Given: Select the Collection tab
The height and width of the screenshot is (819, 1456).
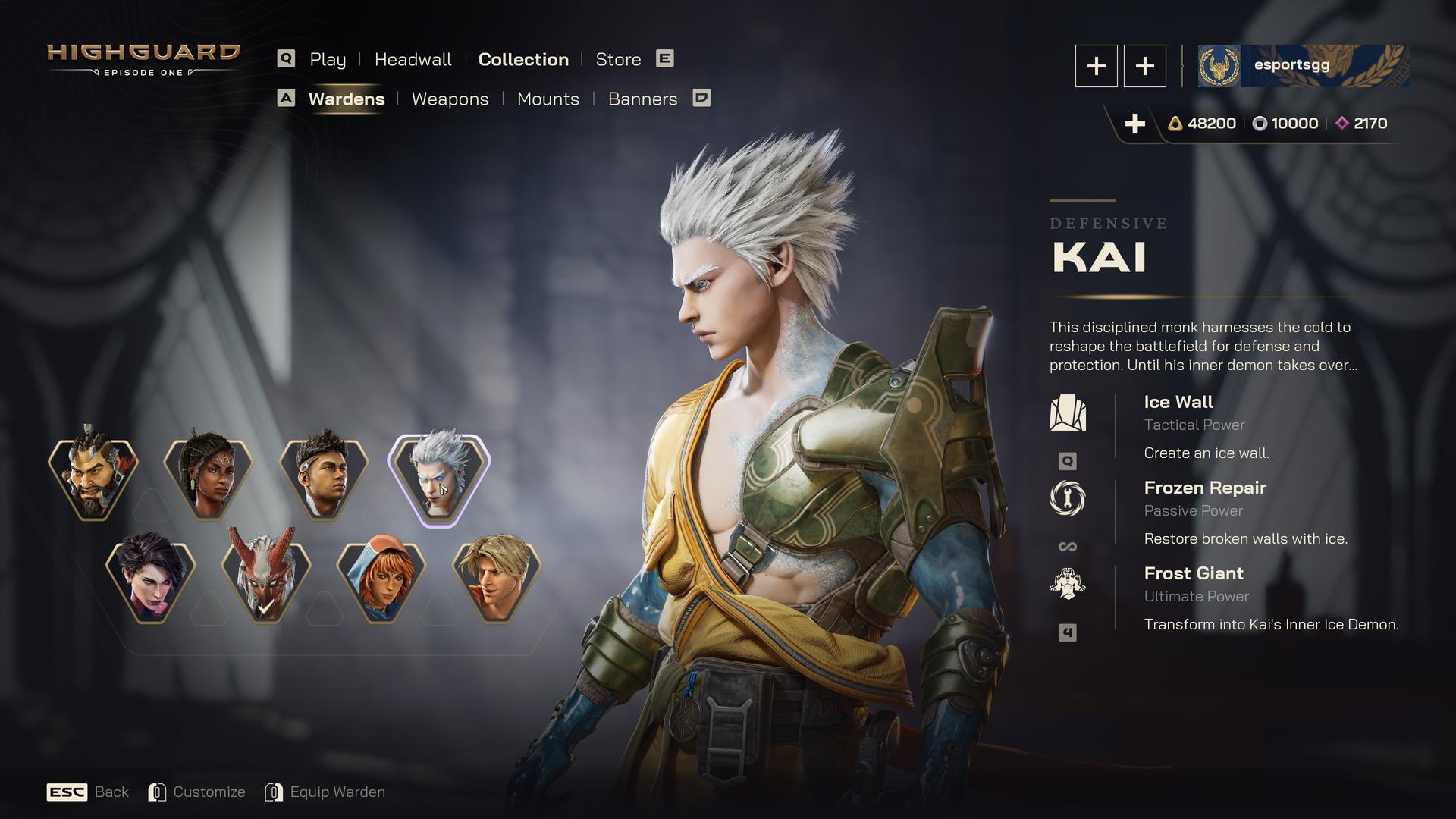Looking at the screenshot, I should pyautogui.click(x=523, y=59).
